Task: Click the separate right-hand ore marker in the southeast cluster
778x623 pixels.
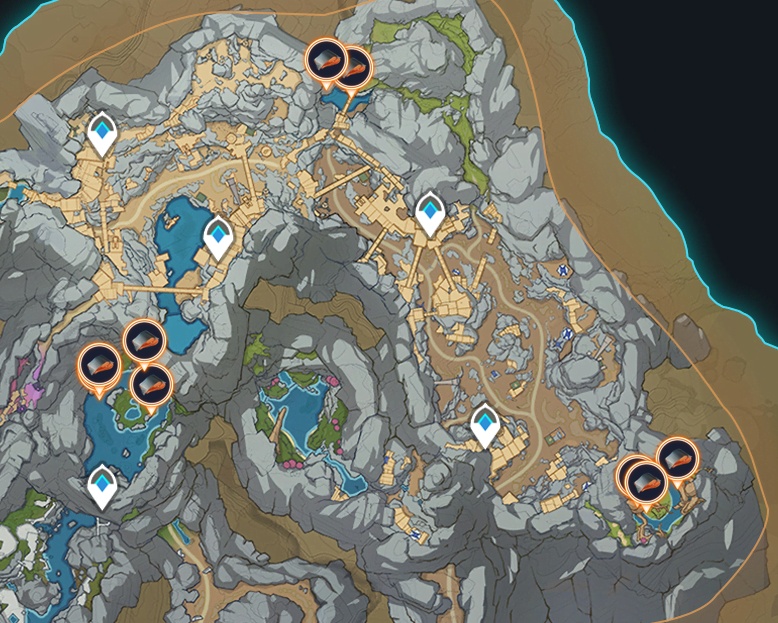Action: [678, 458]
